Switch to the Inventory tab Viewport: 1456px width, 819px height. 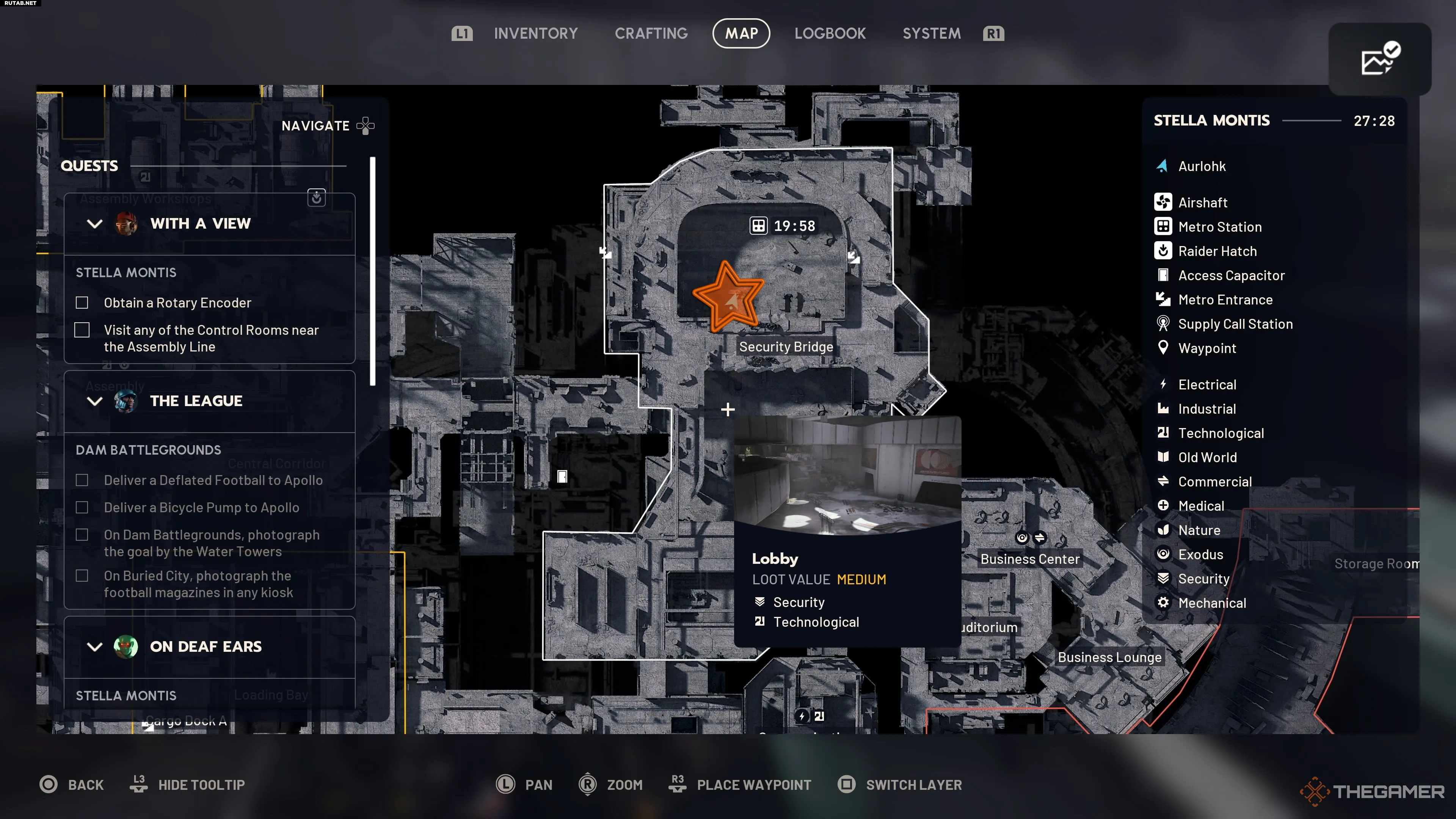point(535,33)
